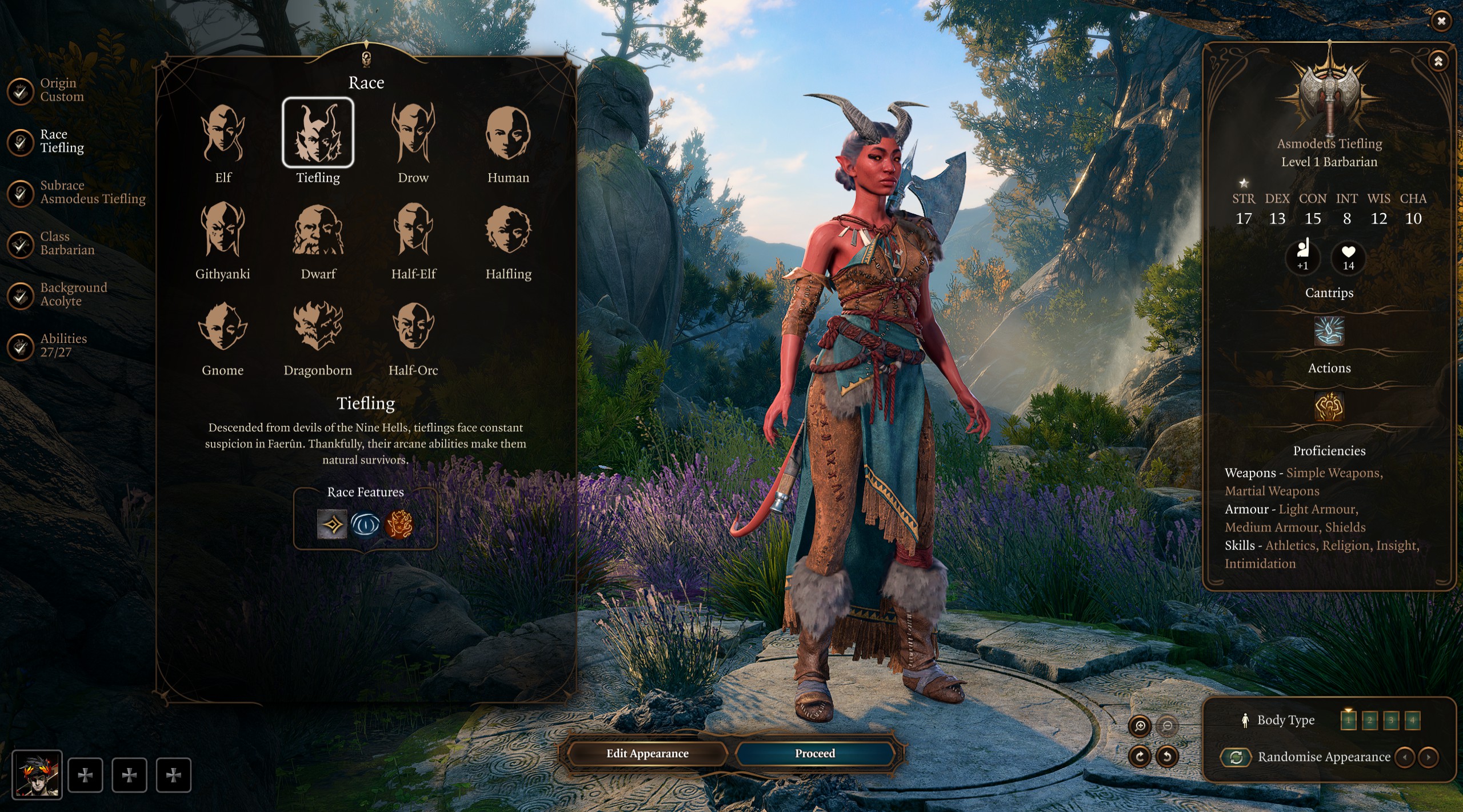1463x812 pixels.
Task: Open the Origin Custom step
Action: tap(61, 90)
